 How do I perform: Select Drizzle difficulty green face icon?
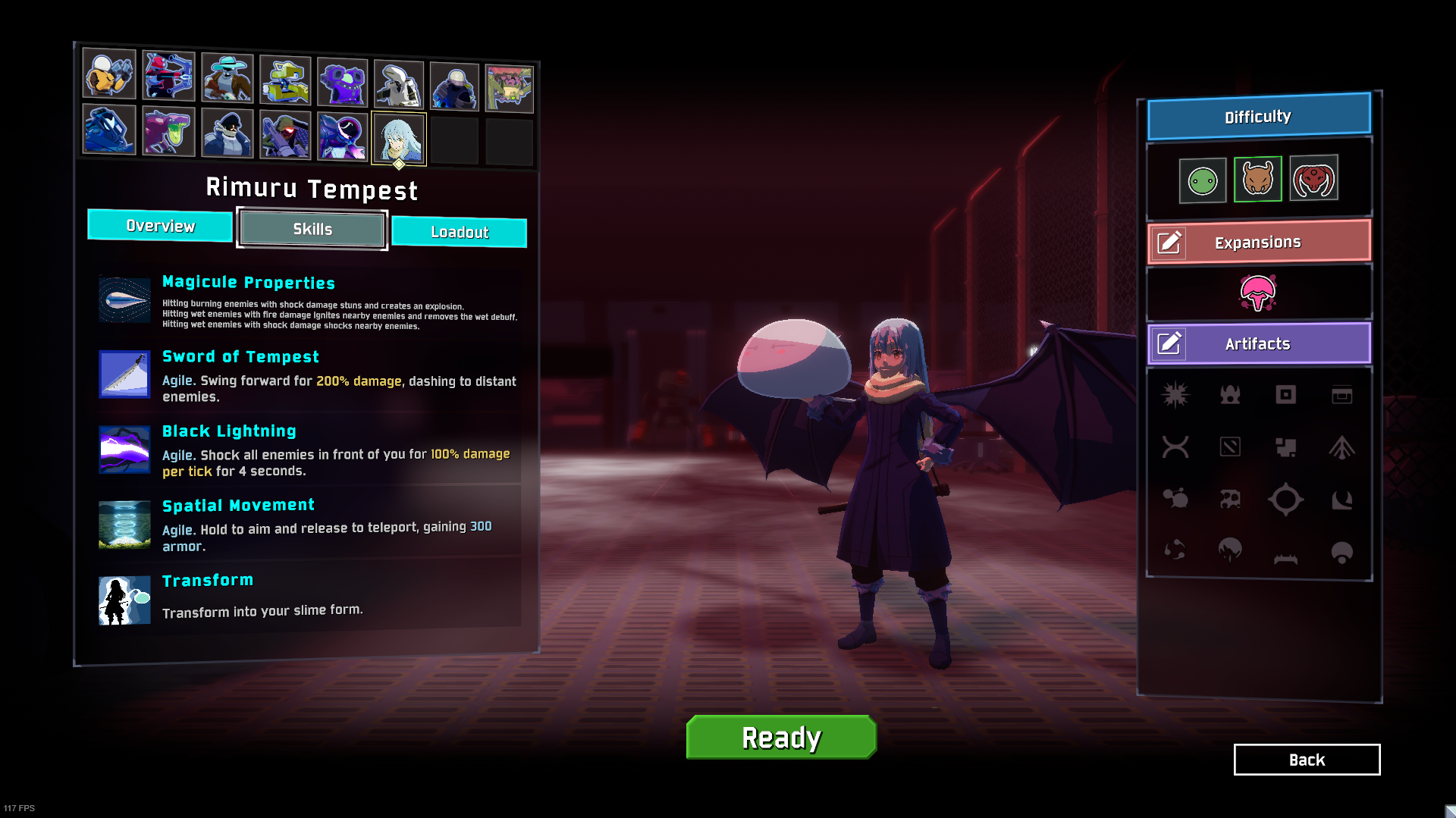point(1203,181)
